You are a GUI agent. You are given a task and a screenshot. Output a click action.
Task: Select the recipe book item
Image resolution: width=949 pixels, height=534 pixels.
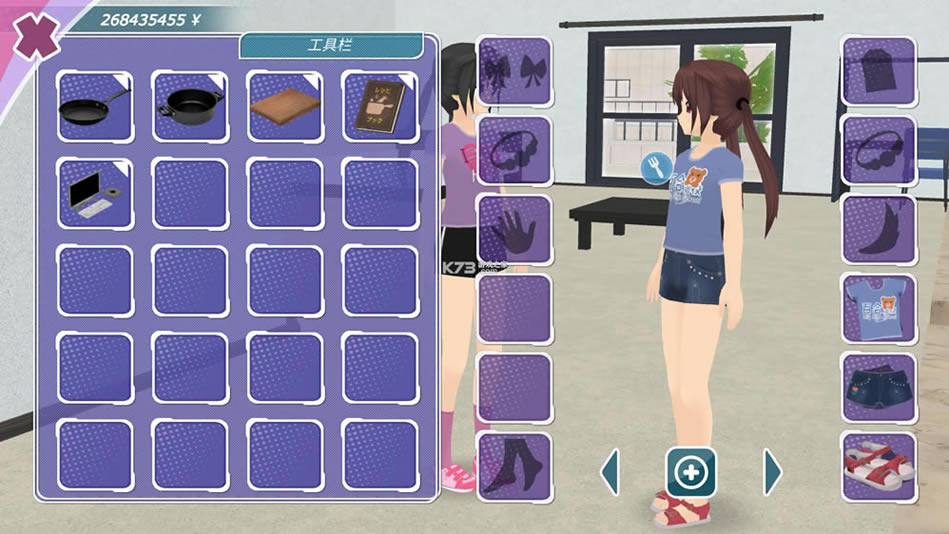(x=379, y=106)
